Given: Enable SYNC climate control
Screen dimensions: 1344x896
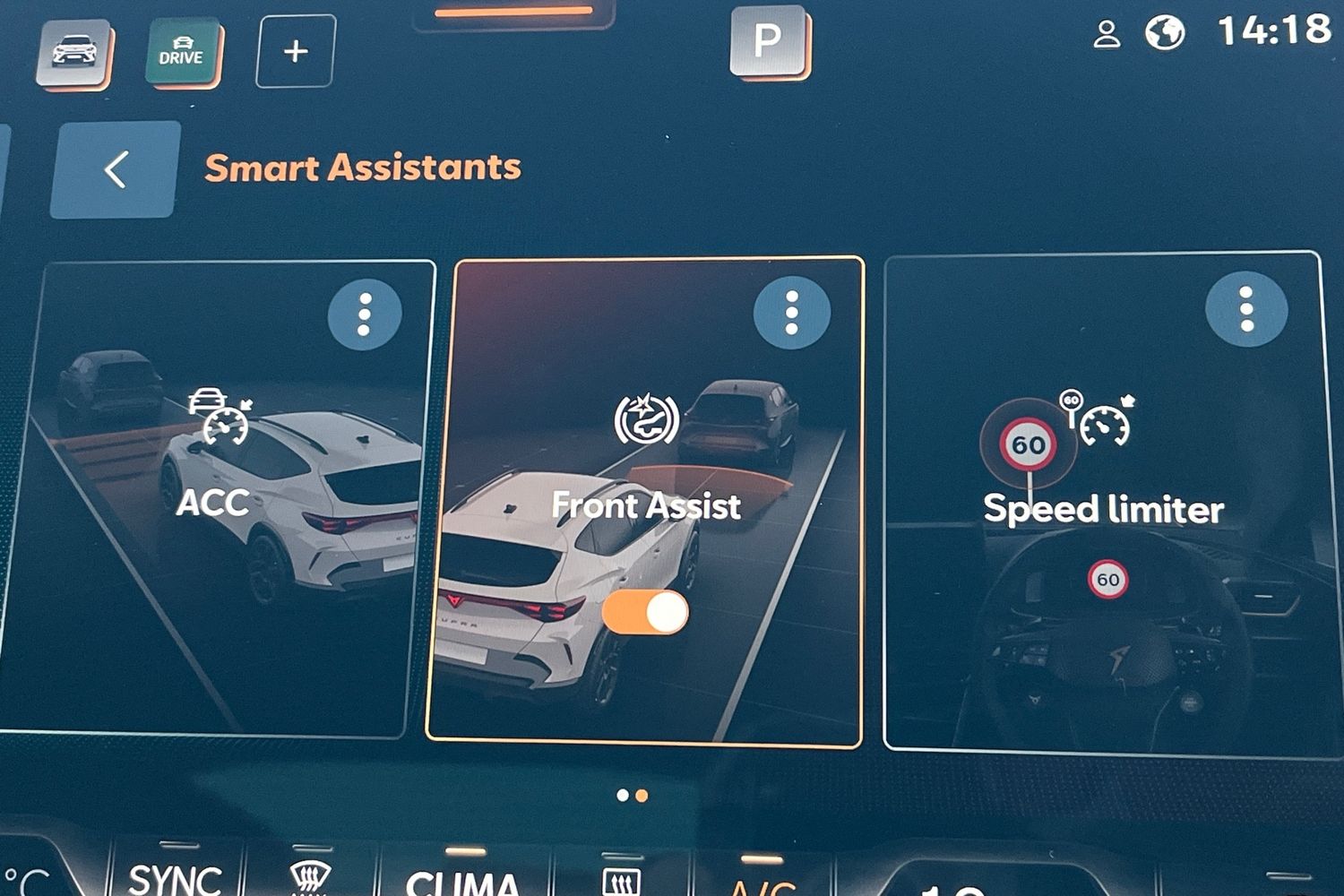Looking at the screenshot, I should (176, 876).
